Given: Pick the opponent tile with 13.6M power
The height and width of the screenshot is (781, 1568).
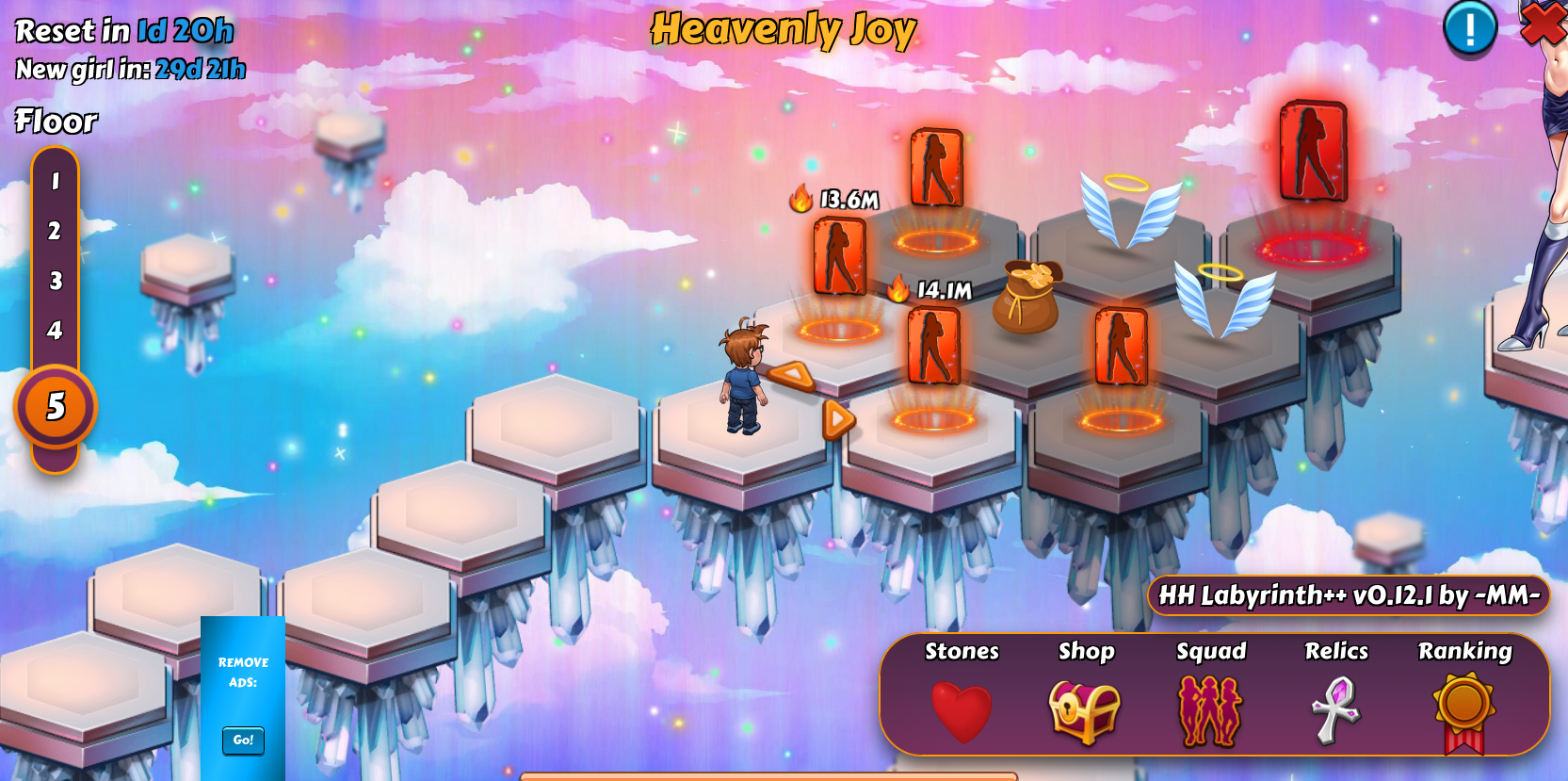Looking at the screenshot, I should click(839, 256).
